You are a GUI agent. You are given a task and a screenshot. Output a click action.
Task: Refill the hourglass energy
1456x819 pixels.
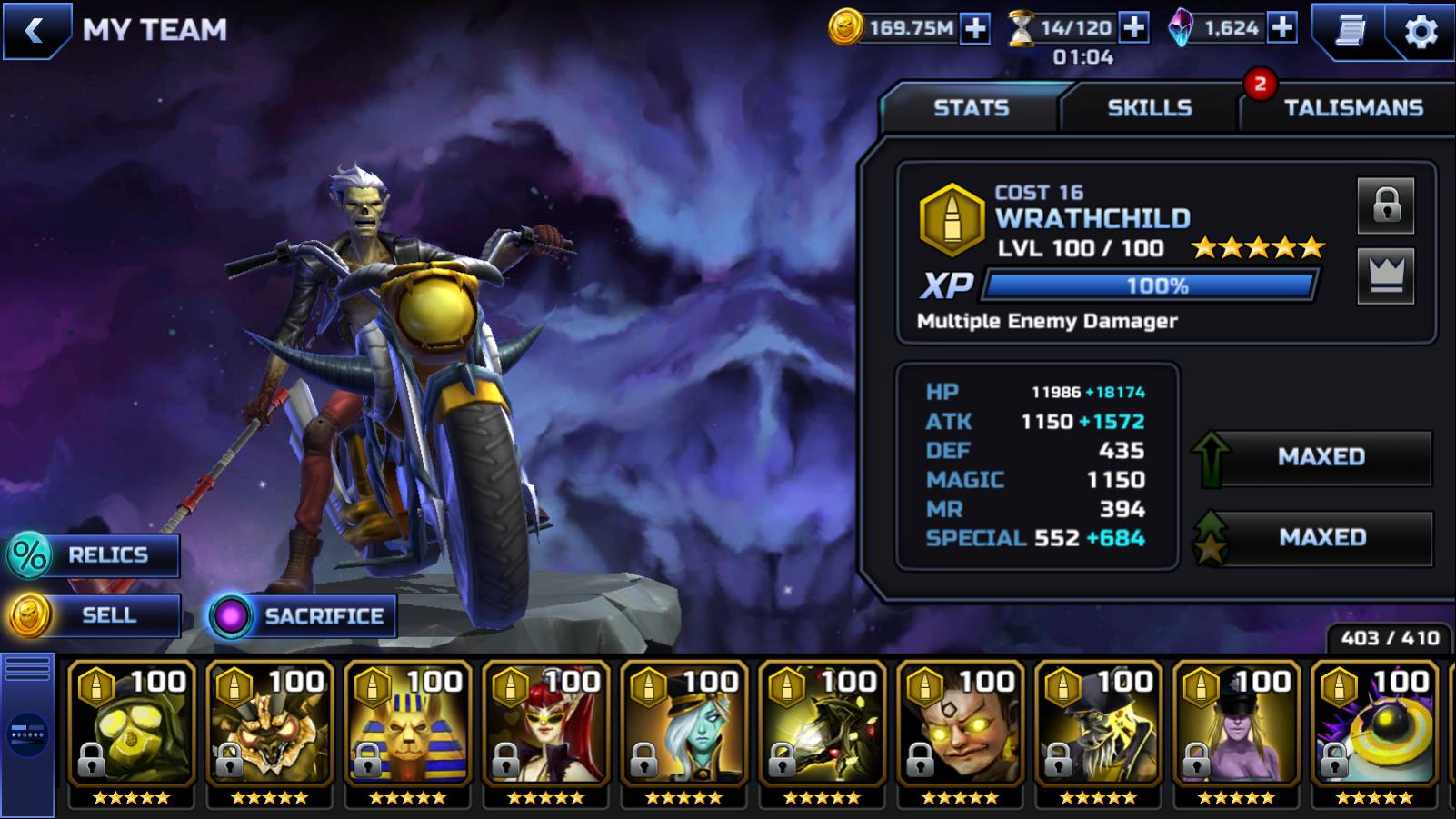tap(1133, 28)
